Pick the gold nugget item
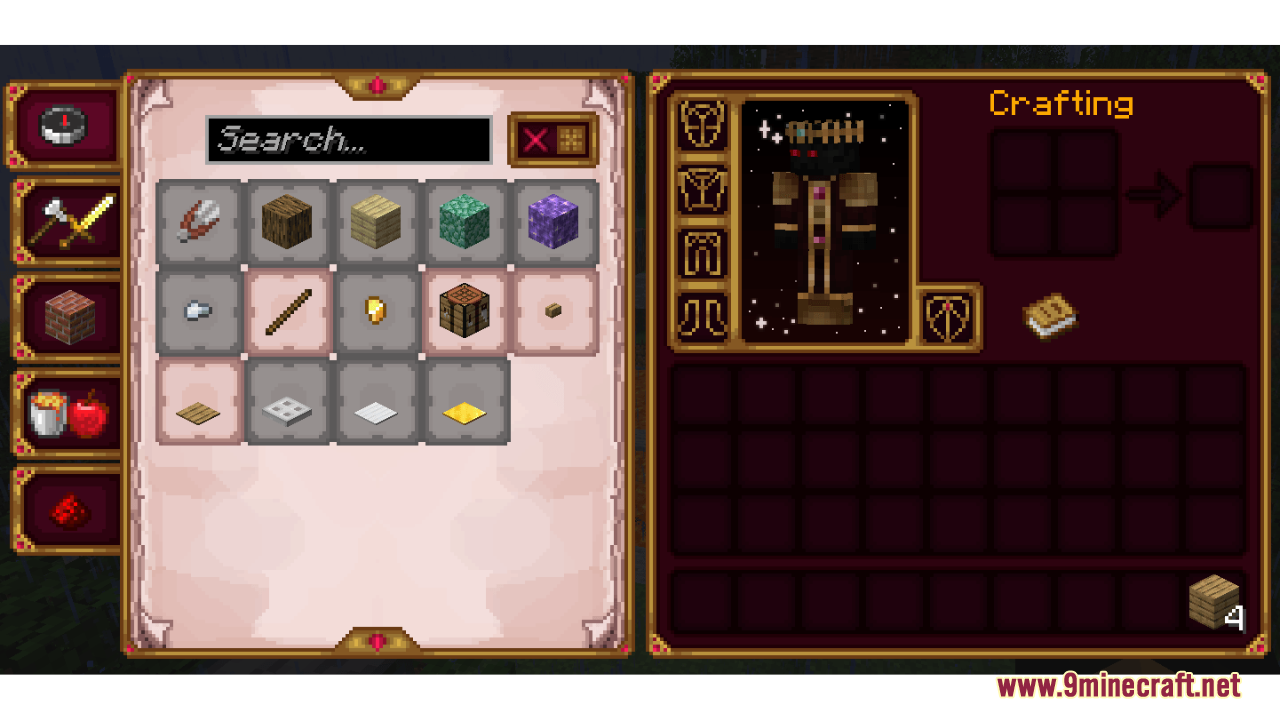Screen dimensions: 1280x720 pos(376,311)
